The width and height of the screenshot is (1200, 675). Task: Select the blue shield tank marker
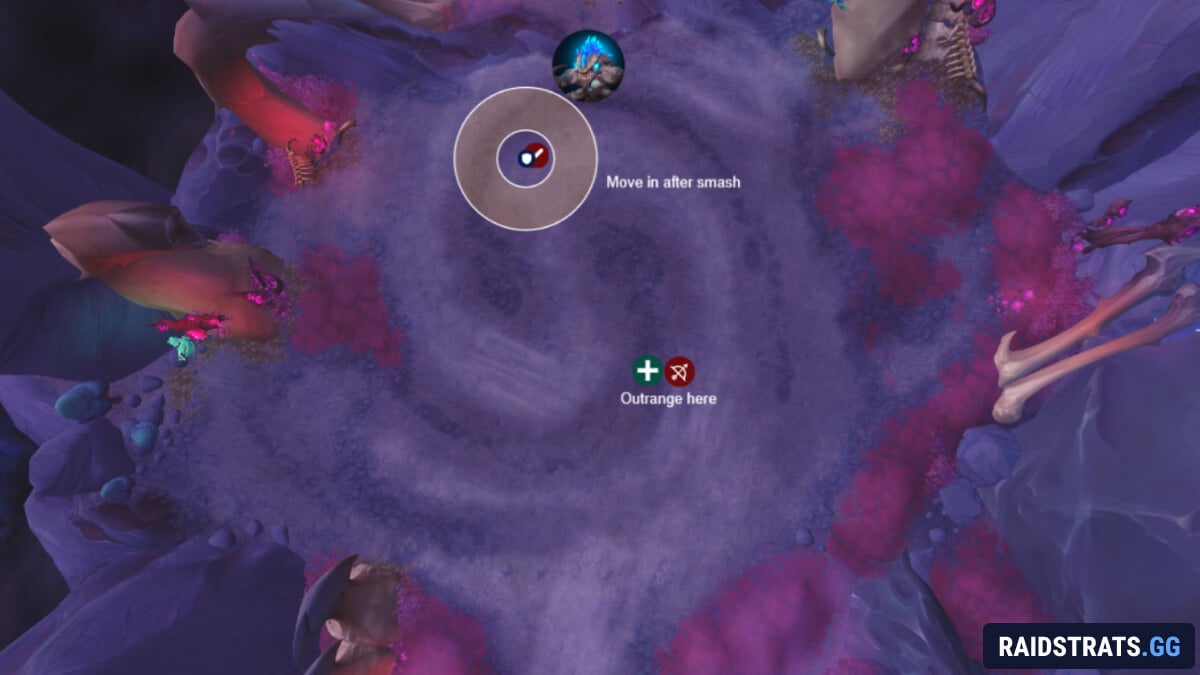pyautogui.click(x=524, y=158)
